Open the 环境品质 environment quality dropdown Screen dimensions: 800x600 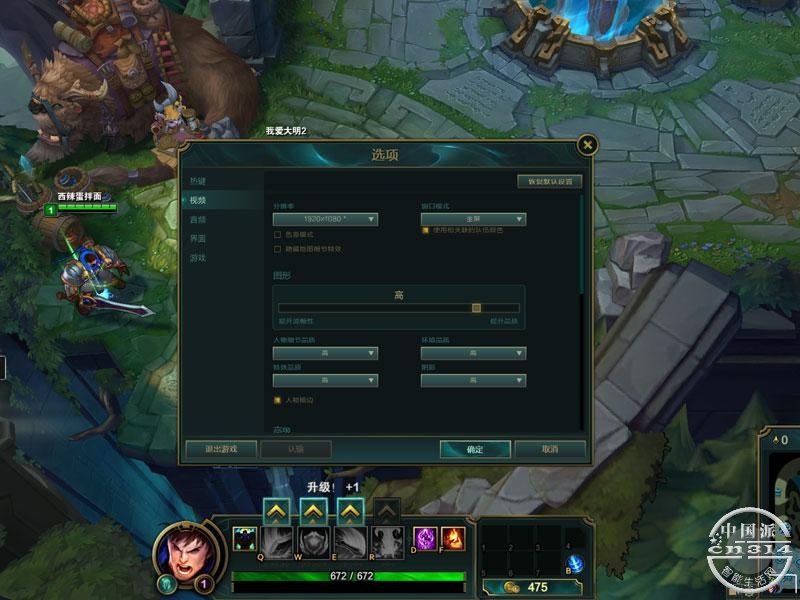point(473,353)
